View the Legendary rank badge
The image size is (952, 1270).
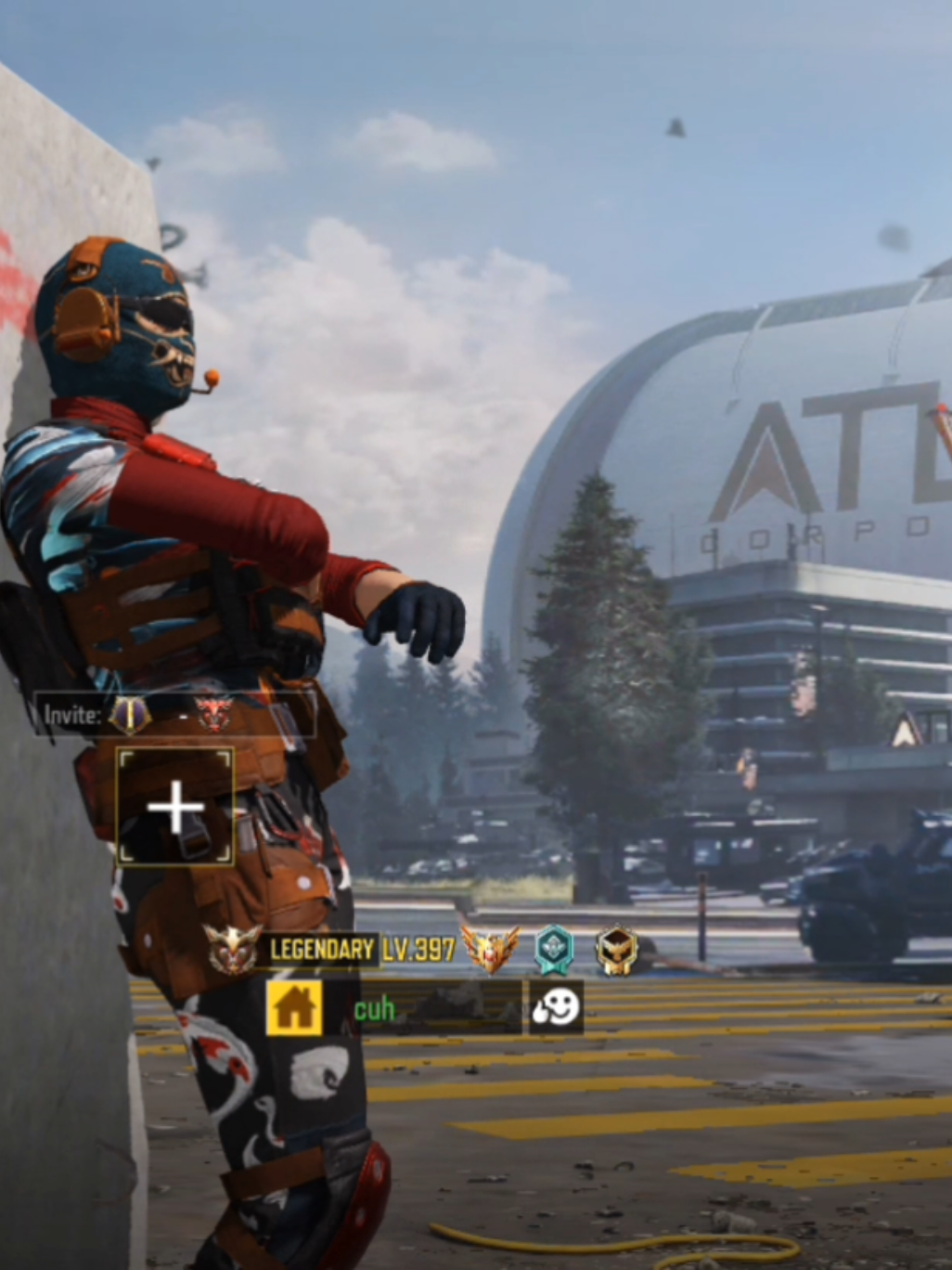233,949
